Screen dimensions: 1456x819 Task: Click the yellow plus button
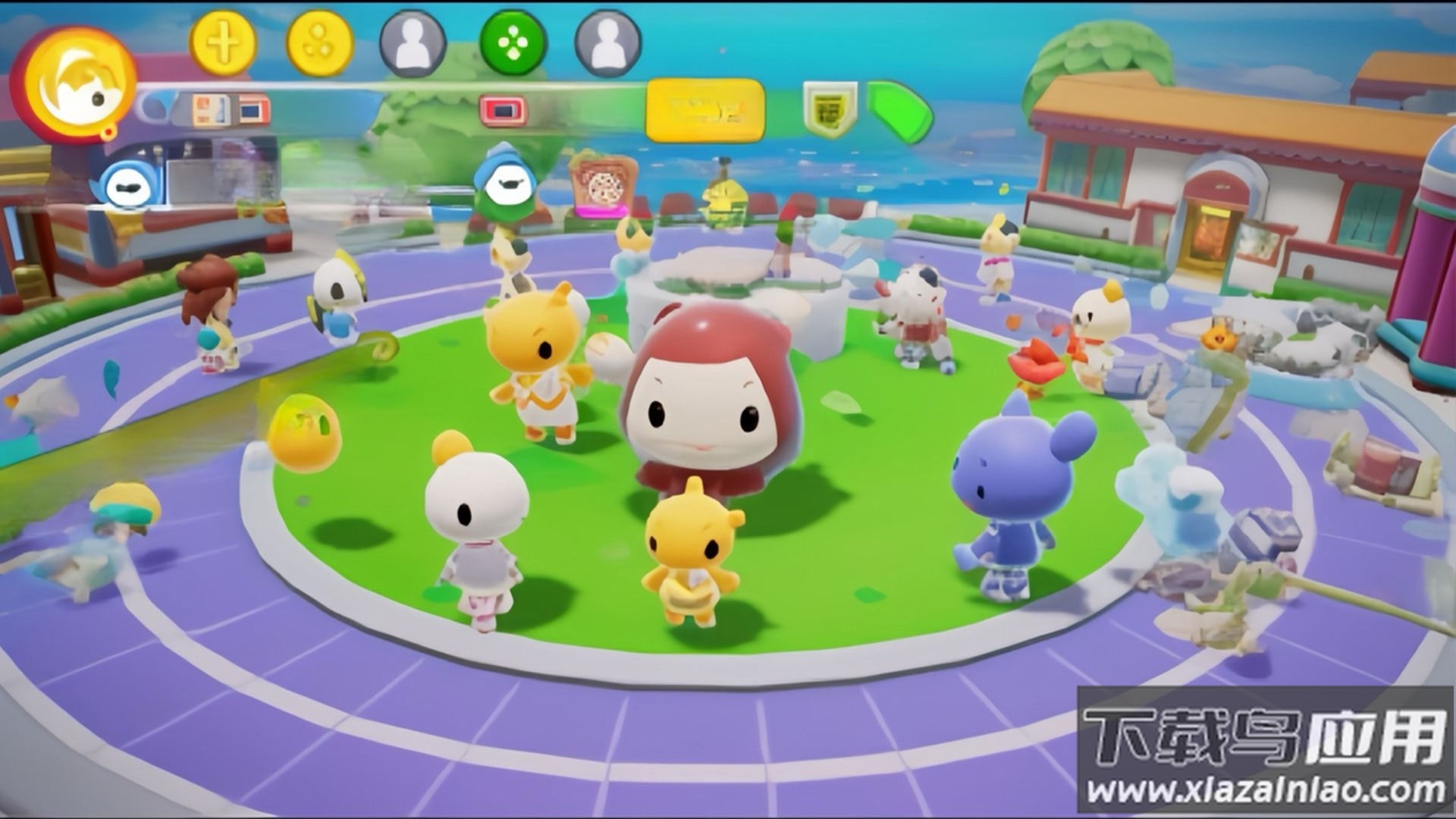pos(221,43)
